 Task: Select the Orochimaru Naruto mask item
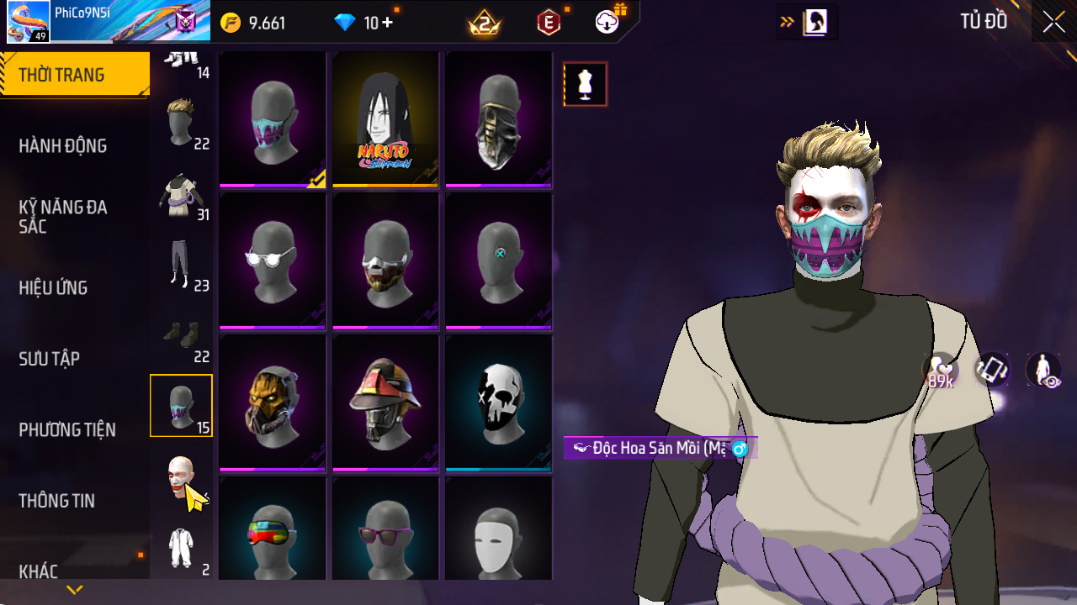click(x=385, y=119)
